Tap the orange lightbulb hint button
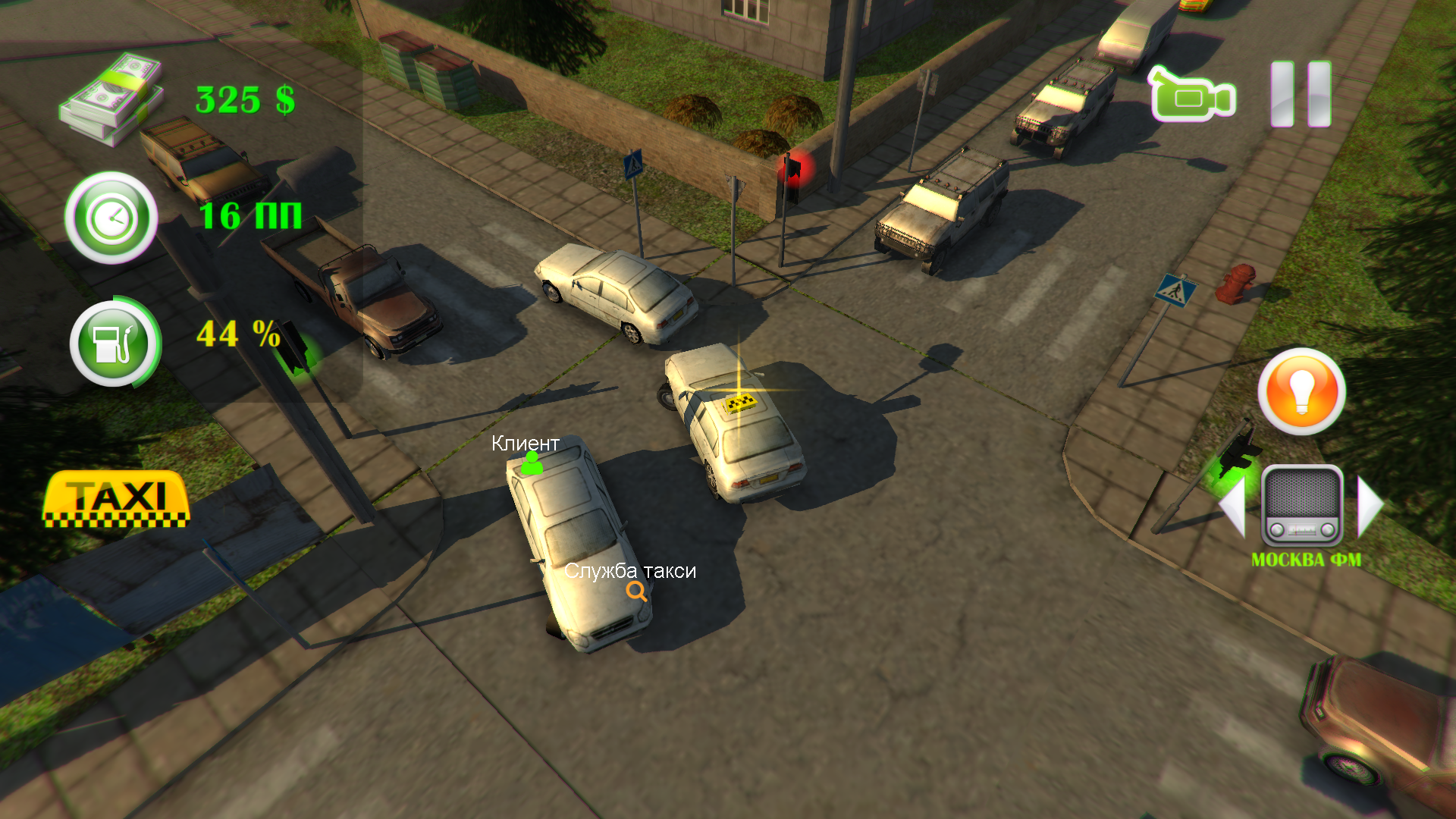This screenshot has width=1456, height=819. coord(1301,391)
